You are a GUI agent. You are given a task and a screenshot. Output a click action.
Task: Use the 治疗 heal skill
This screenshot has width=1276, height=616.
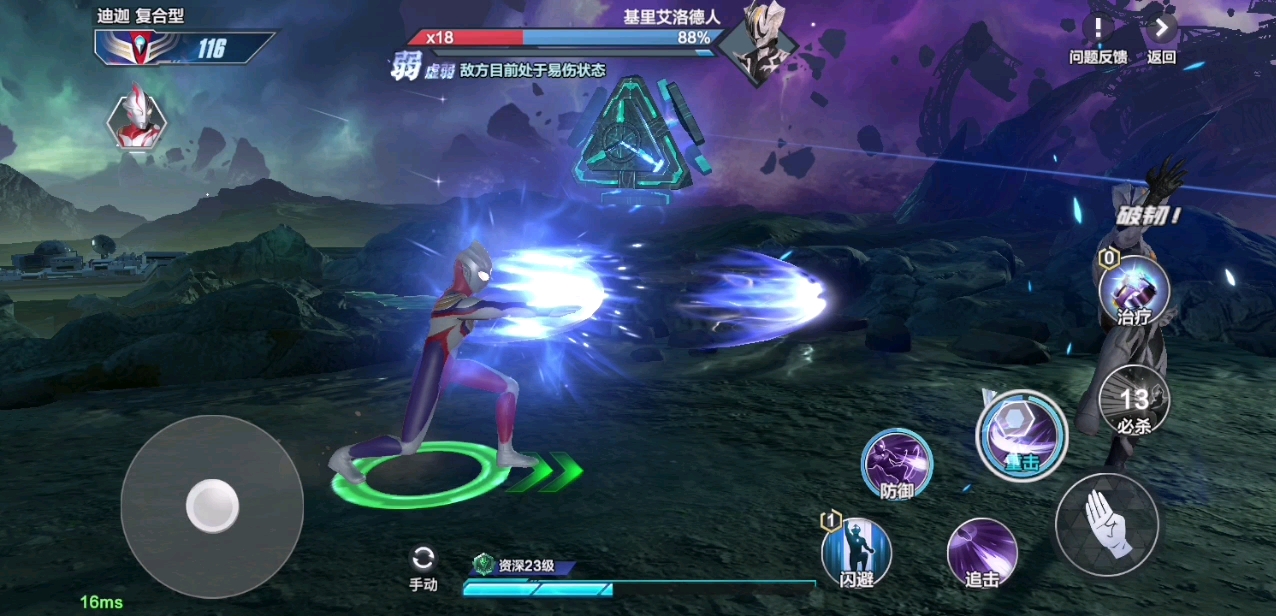[x=1134, y=289]
